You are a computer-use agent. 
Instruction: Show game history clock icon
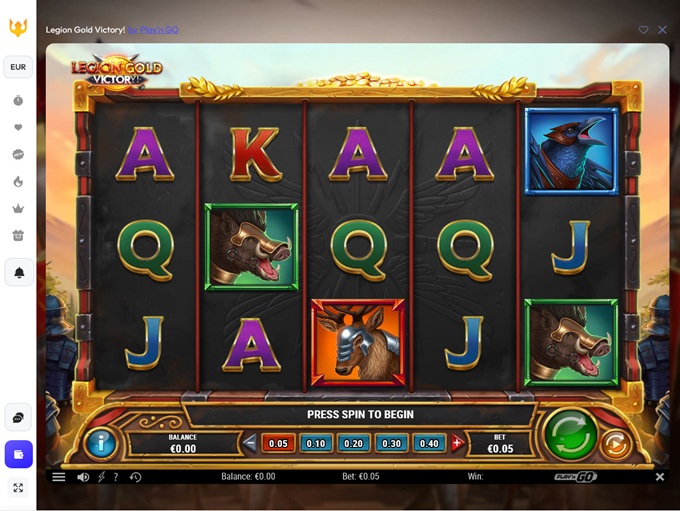[x=135, y=477]
